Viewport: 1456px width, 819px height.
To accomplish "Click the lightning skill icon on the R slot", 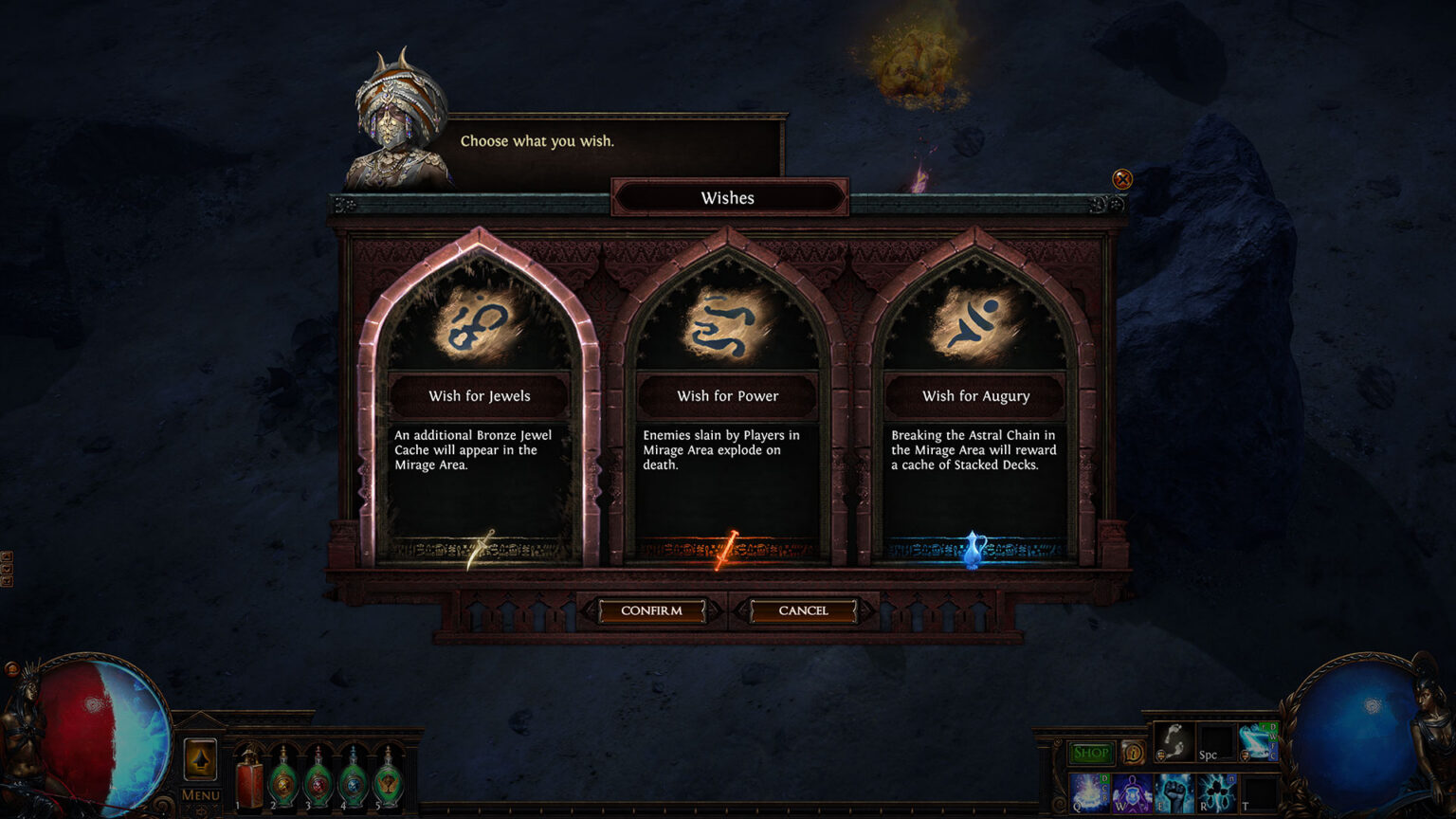I will (1216, 794).
